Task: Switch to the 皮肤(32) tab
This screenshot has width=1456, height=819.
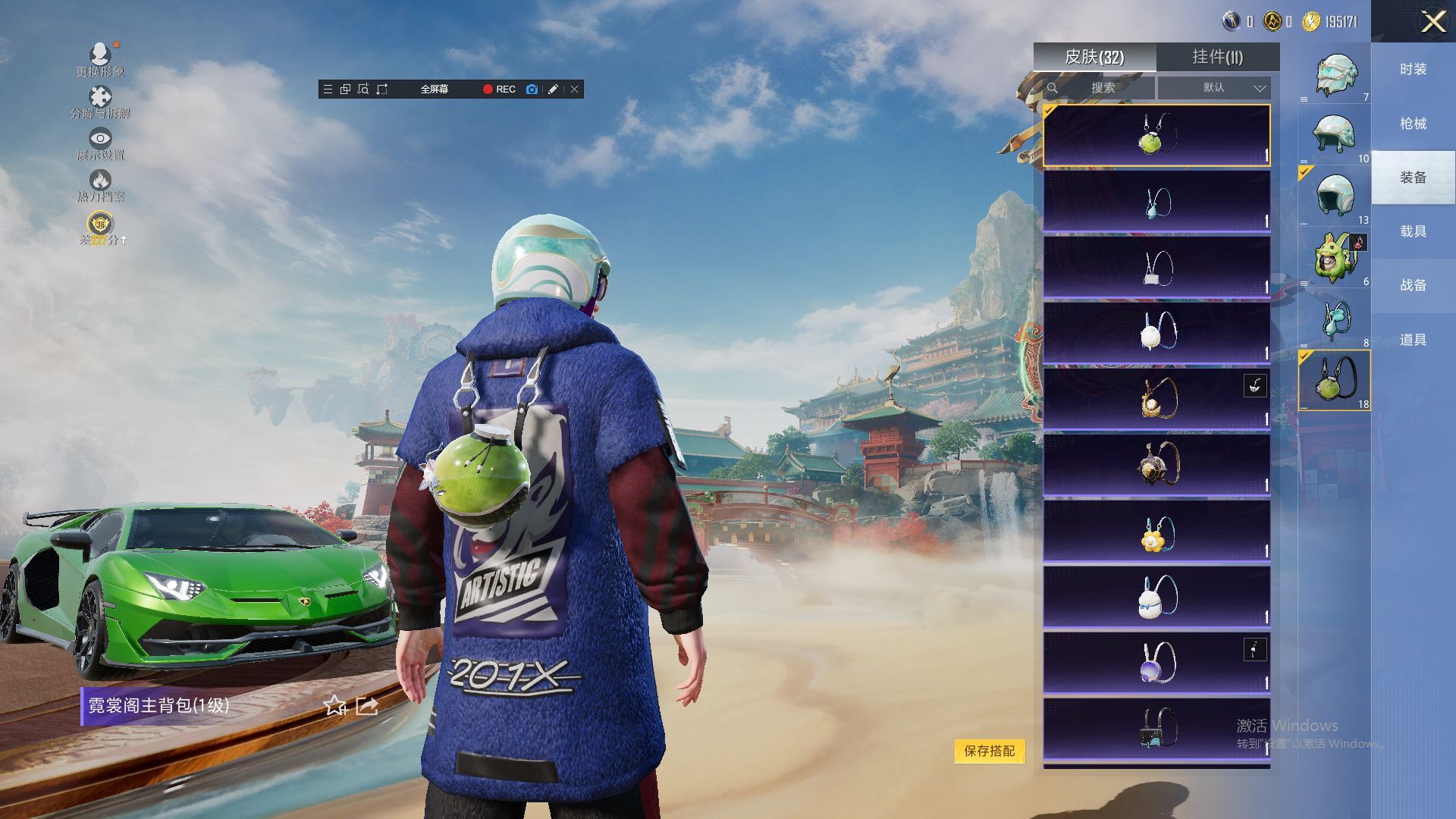Action: (1094, 57)
